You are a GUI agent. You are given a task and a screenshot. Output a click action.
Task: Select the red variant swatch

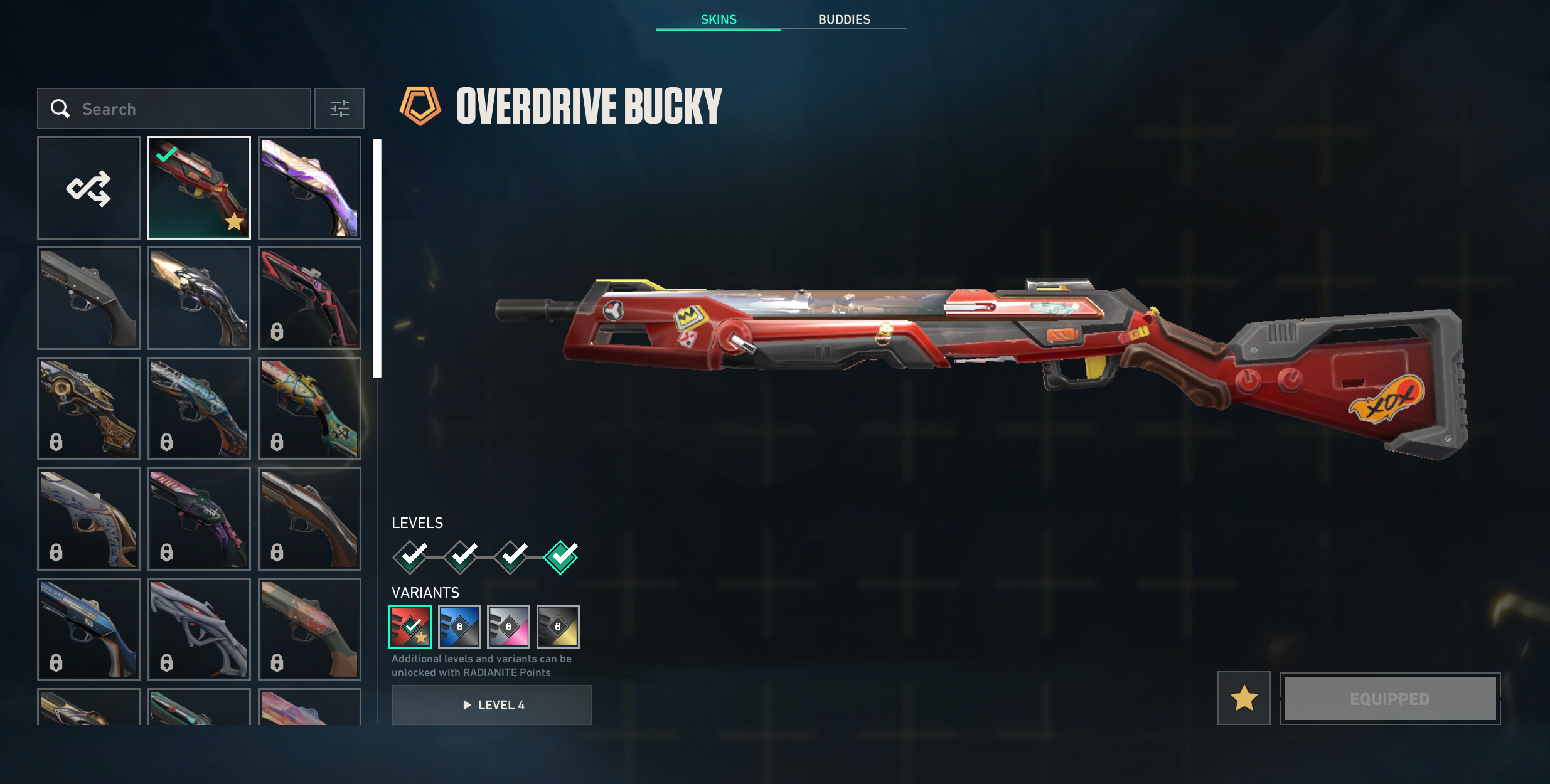click(410, 627)
